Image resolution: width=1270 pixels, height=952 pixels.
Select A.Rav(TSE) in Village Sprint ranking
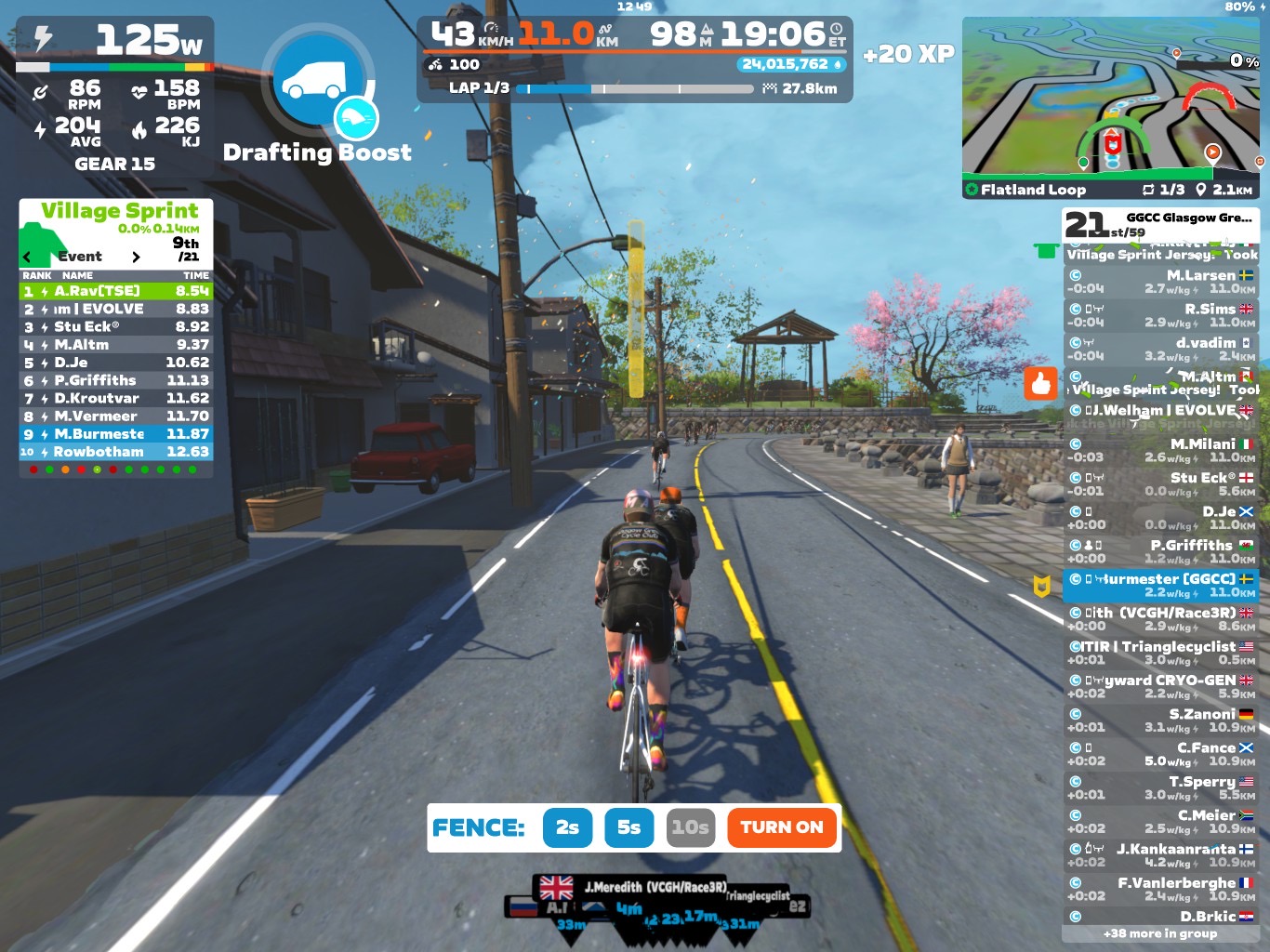pyautogui.click(x=116, y=291)
